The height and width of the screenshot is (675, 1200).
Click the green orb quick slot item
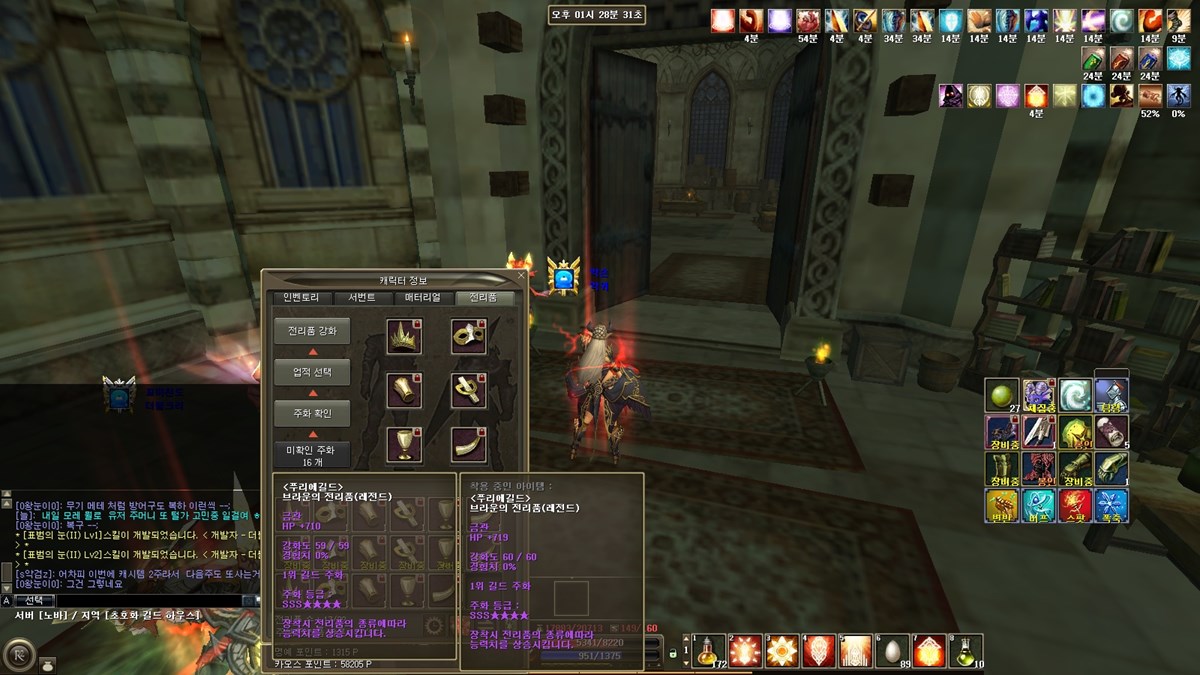click(x=1001, y=394)
